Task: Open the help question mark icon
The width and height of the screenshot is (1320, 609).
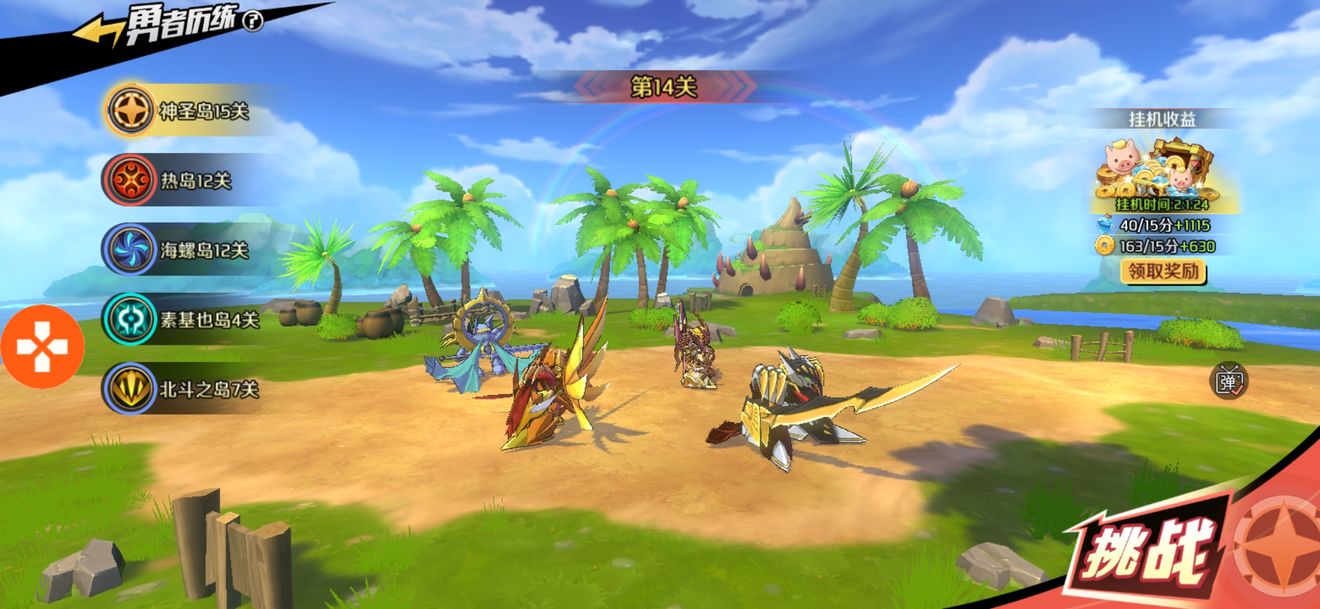Action: click(x=253, y=21)
